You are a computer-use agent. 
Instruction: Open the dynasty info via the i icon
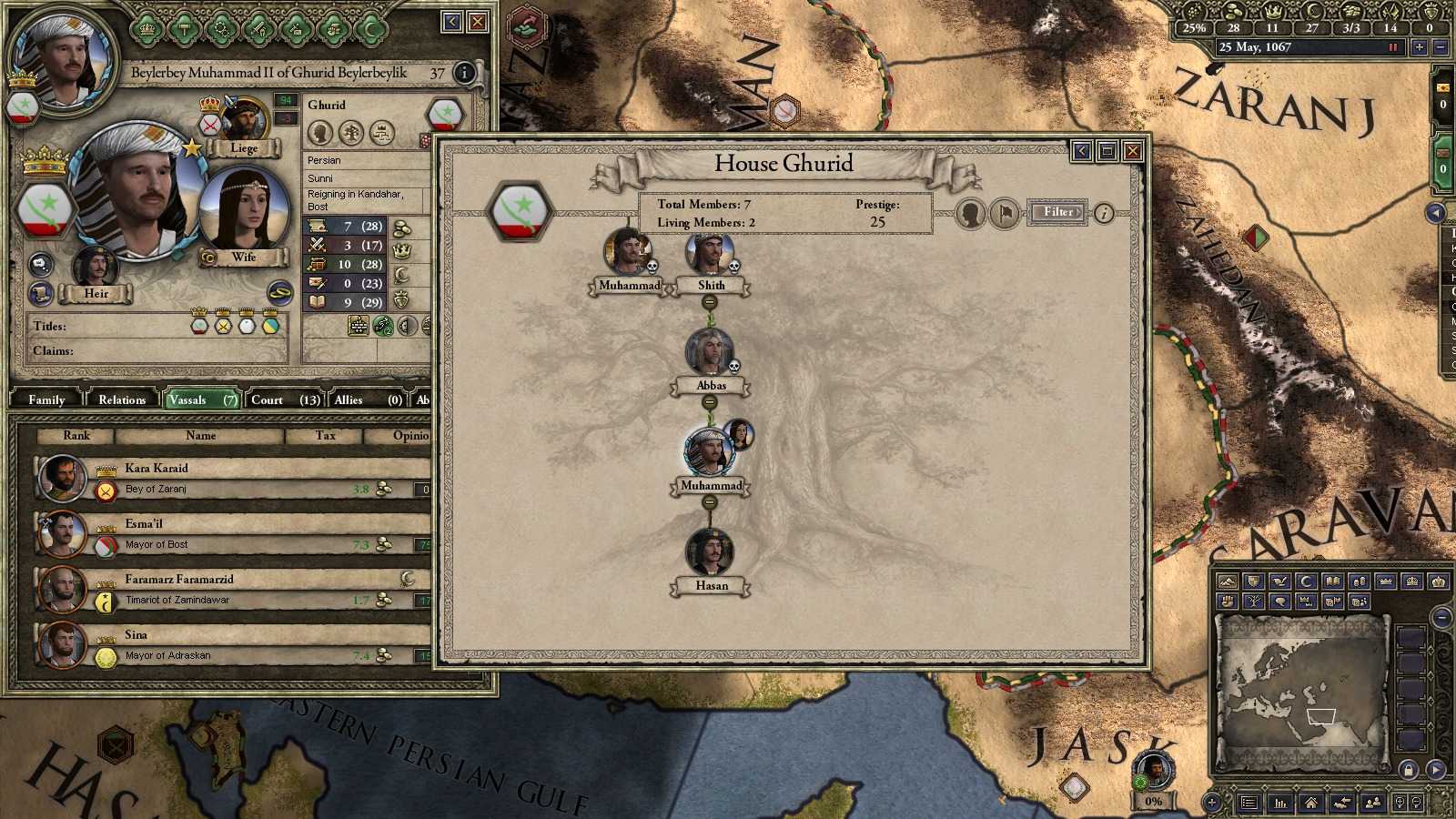(x=1103, y=212)
